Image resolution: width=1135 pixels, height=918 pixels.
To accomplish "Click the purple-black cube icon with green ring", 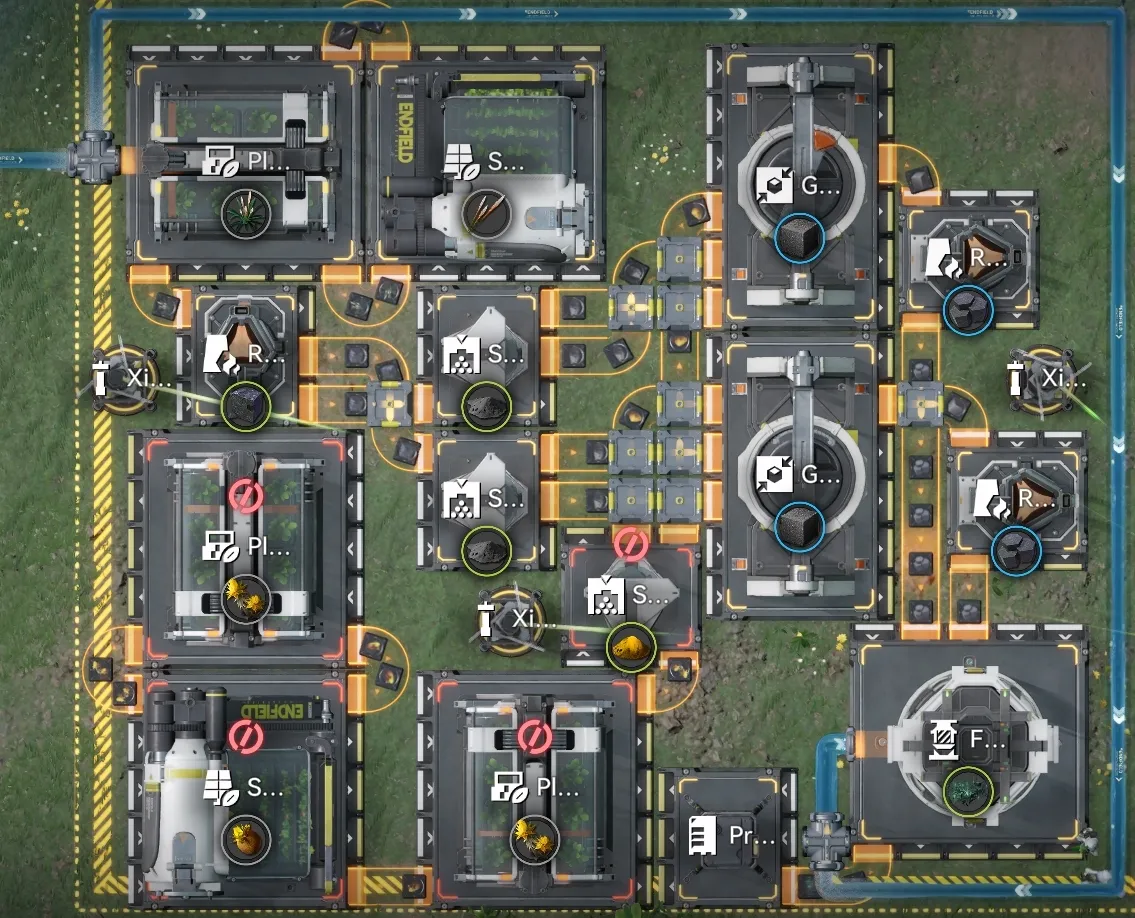I will (245, 406).
